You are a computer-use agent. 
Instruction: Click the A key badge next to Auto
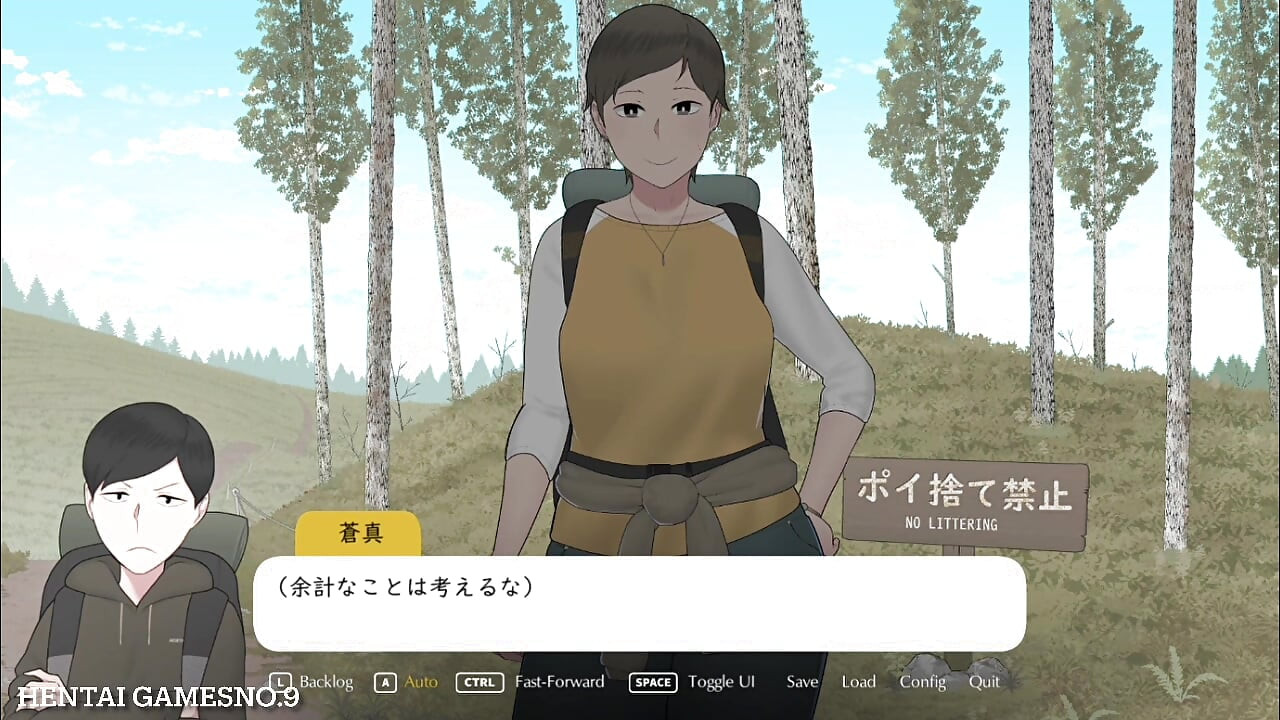[x=384, y=682]
